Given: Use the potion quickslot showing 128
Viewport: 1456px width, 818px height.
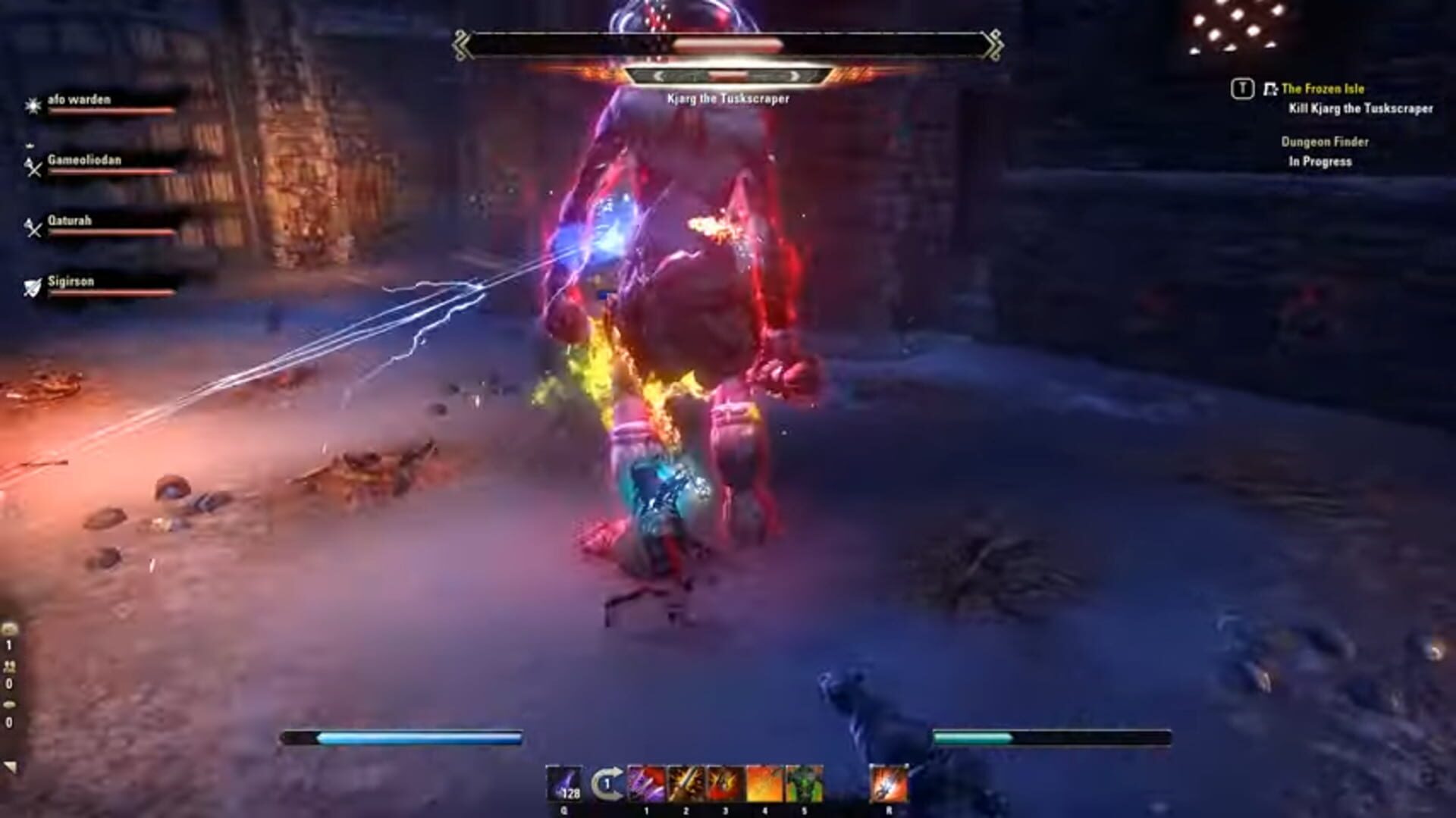Looking at the screenshot, I should (565, 783).
